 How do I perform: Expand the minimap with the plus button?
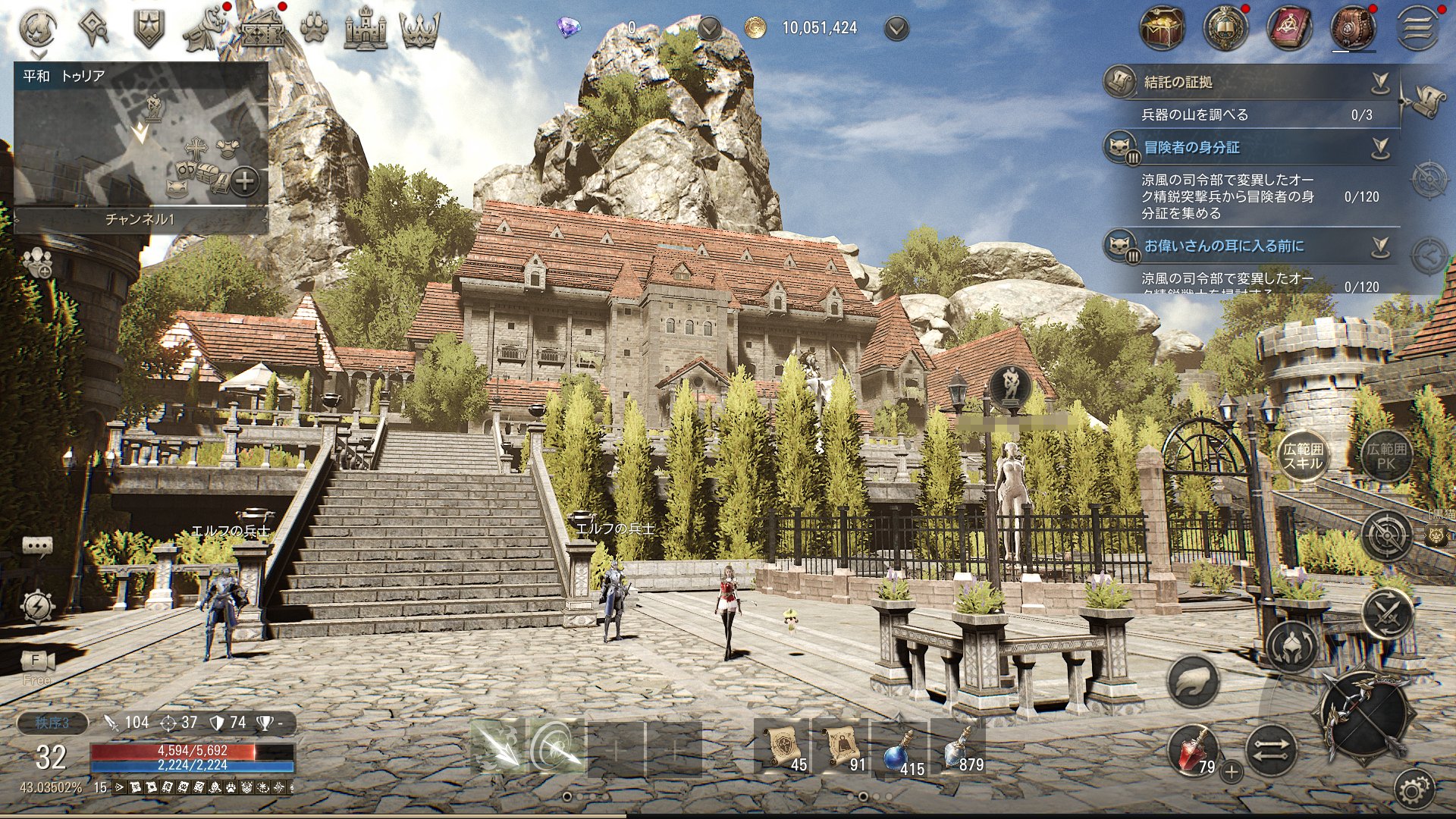tap(244, 181)
